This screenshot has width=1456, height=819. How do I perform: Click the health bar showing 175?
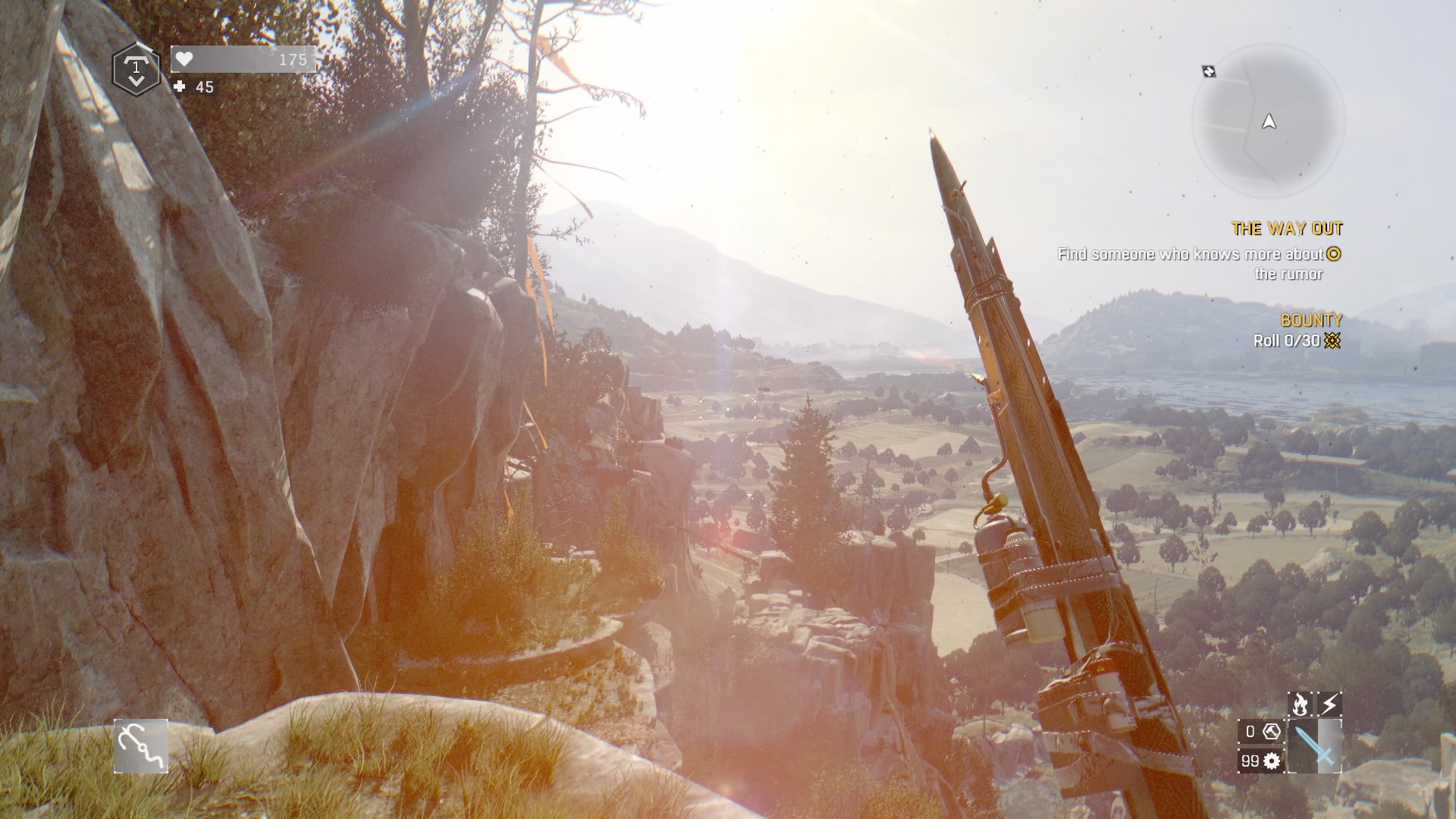(243, 59)
